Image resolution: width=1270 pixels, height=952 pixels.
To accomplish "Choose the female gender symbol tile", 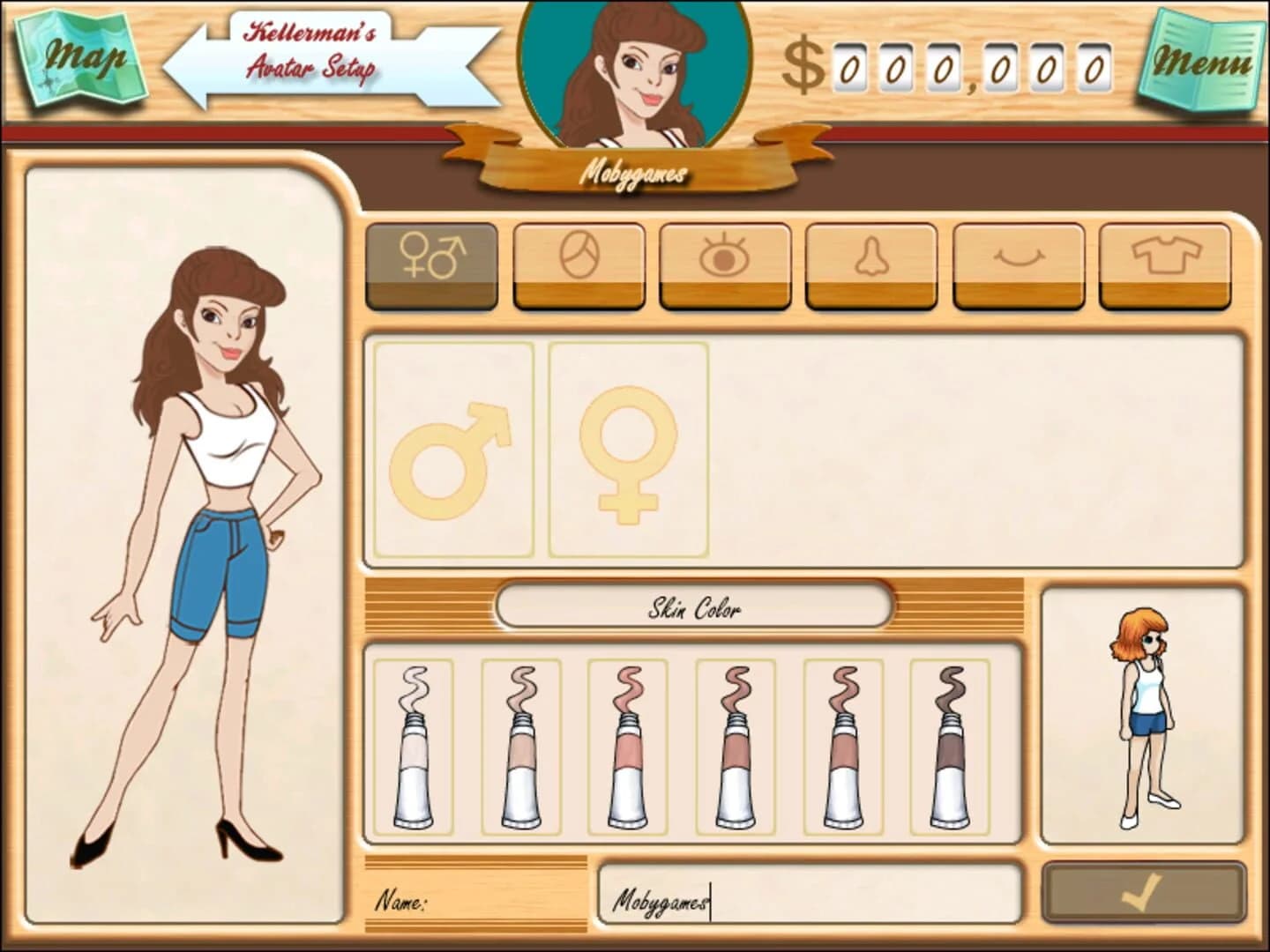I will (628, 450).
